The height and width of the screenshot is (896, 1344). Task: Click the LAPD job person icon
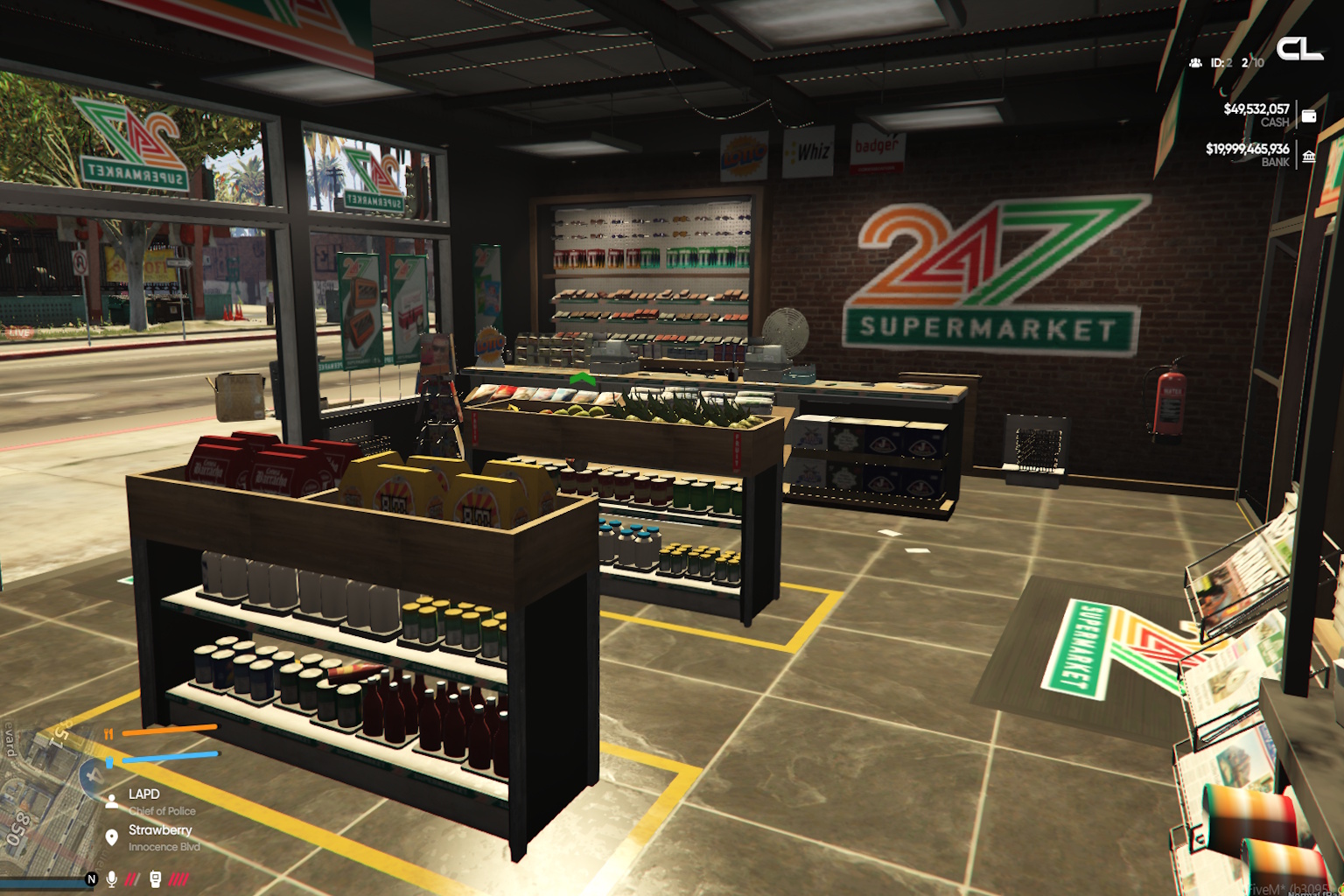pos(112,800)
